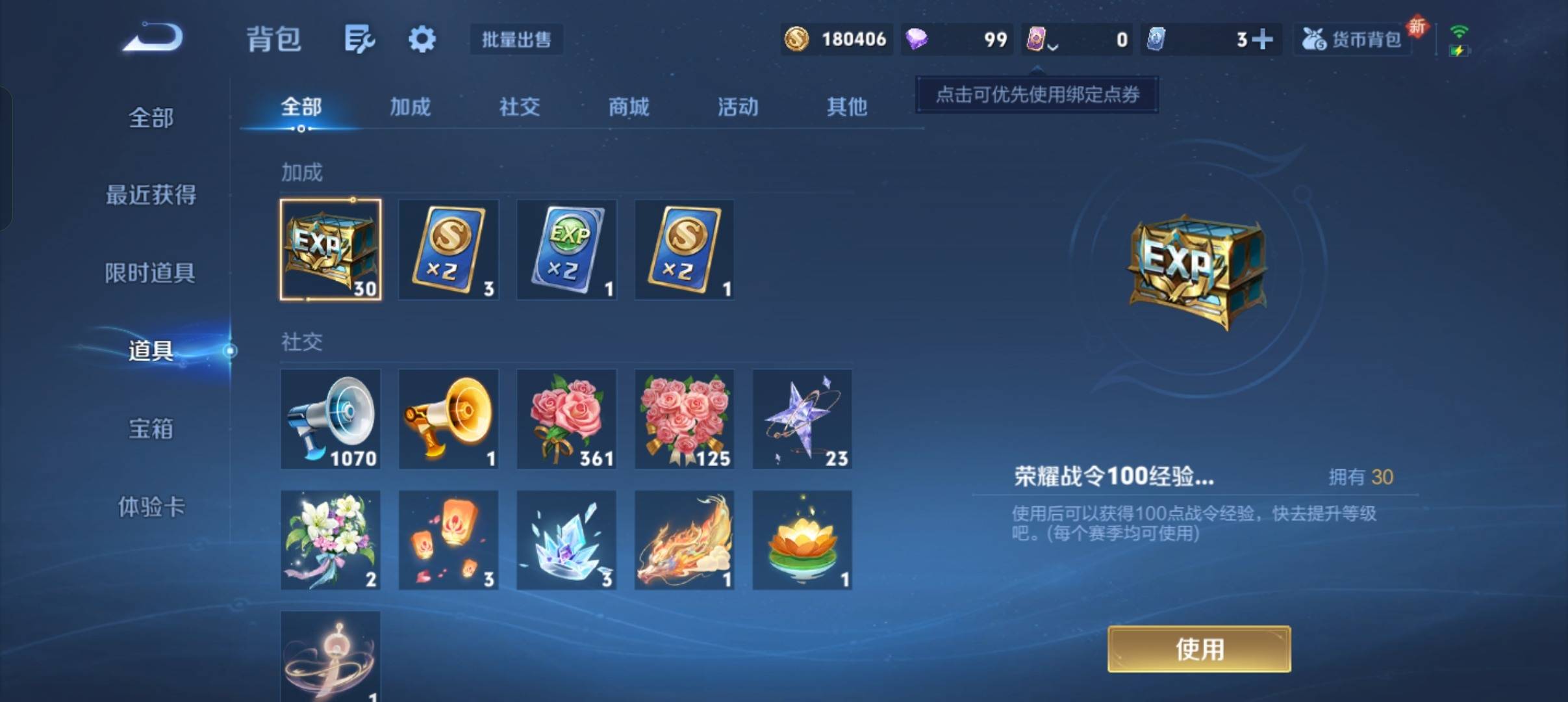Select the rose bouquet with 361 count

(566, 419)
